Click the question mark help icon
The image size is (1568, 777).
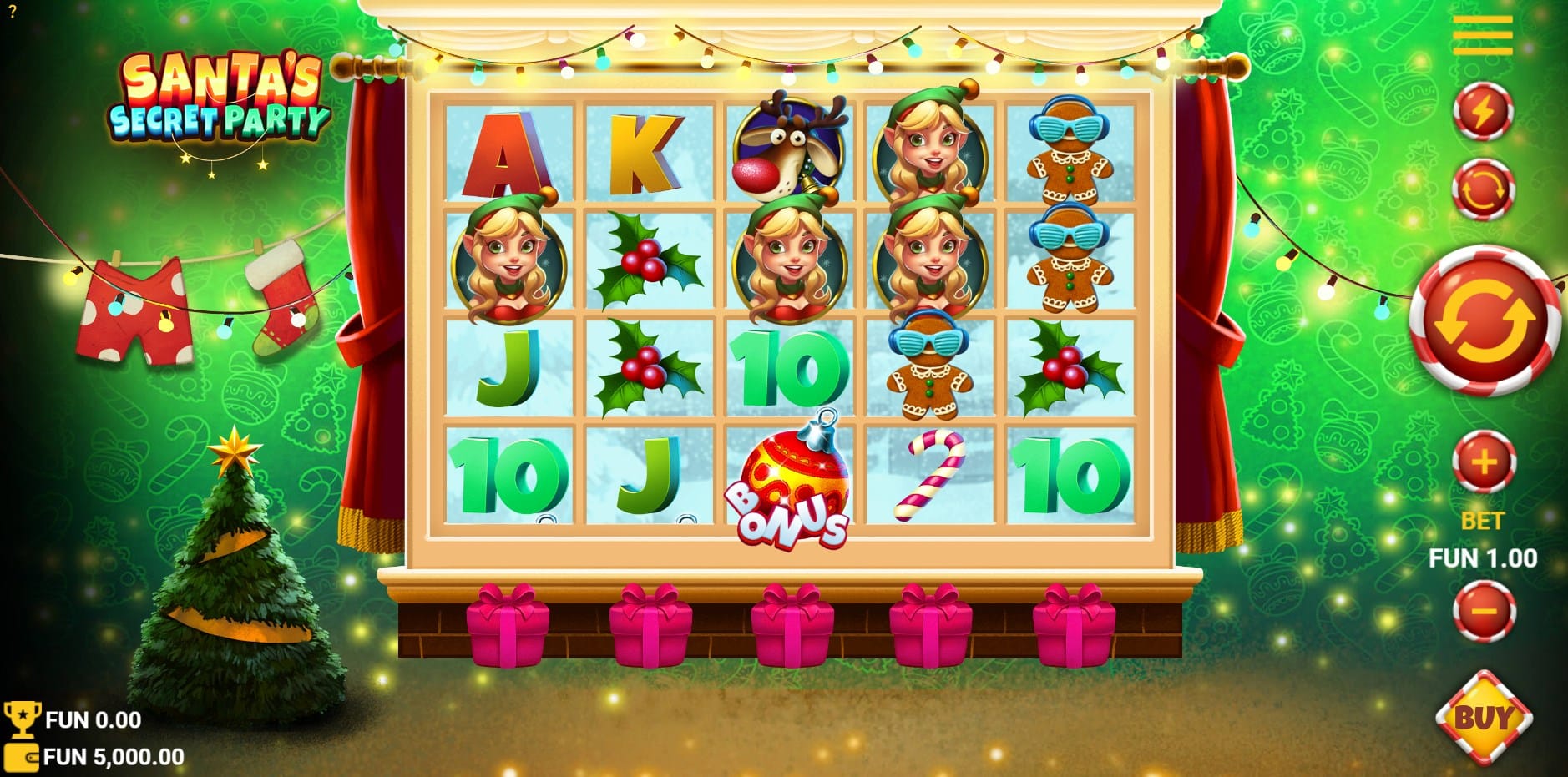click(x=13, y=12)
